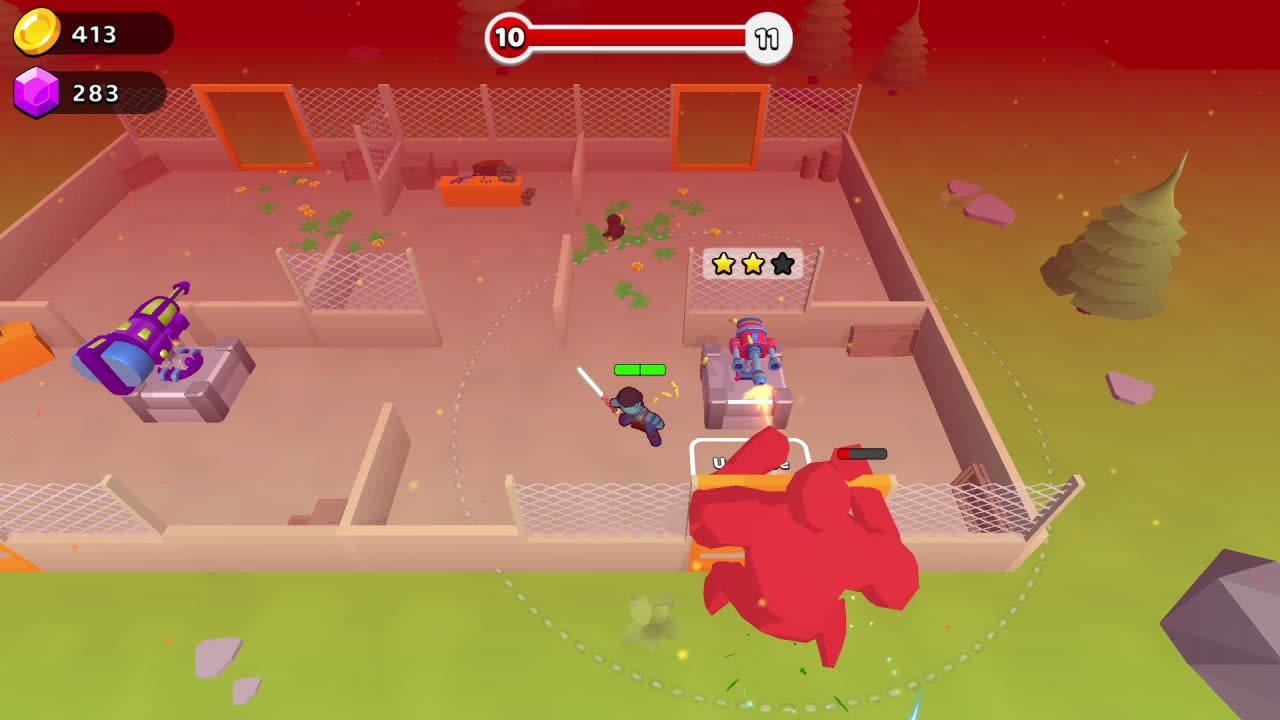The image size is (1280, 720).
Task: Click the purple gem icon
Action: [x=38, y=94]
